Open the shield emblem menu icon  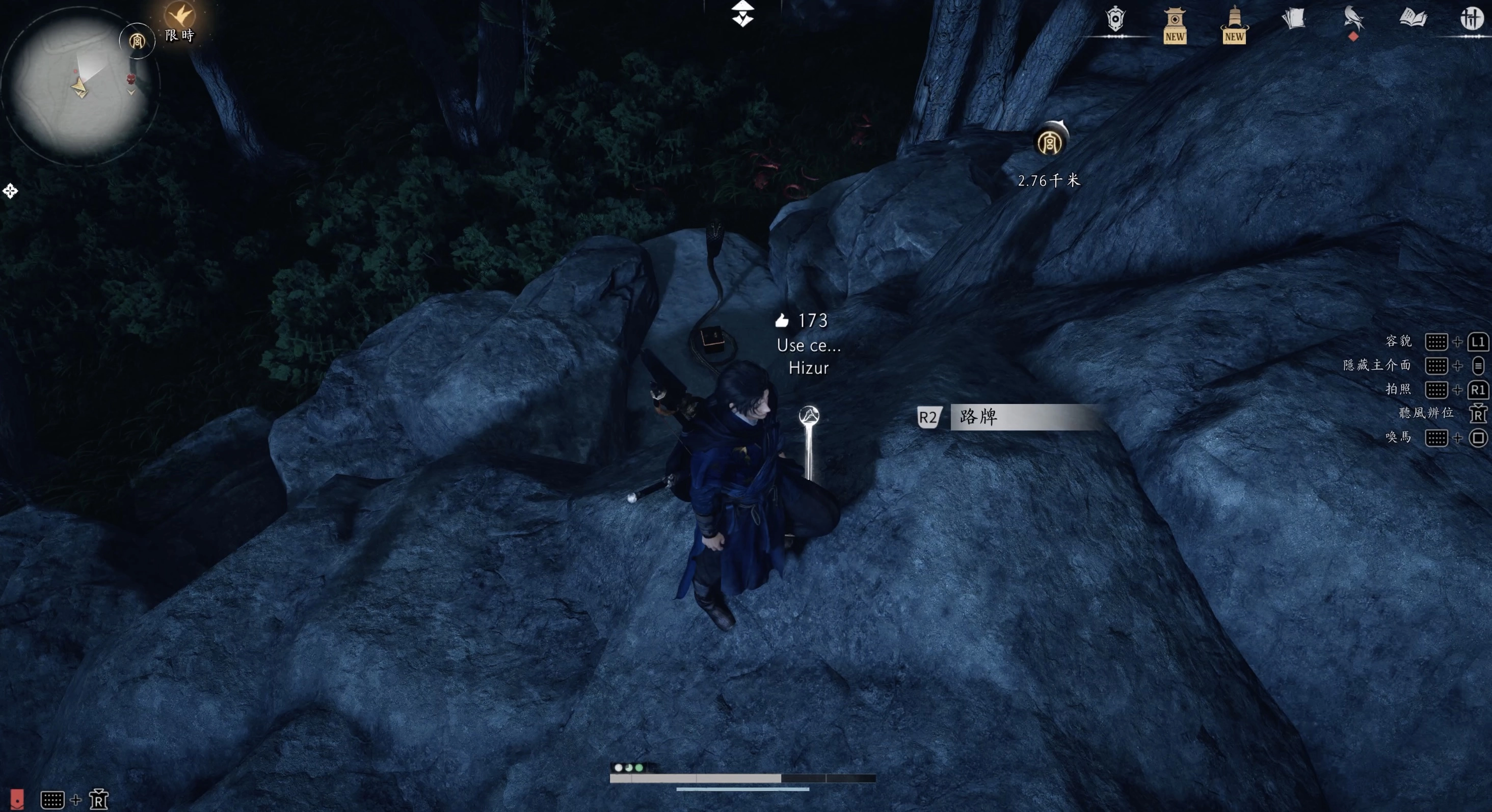pyautogui.click(x=1115, y=20)
